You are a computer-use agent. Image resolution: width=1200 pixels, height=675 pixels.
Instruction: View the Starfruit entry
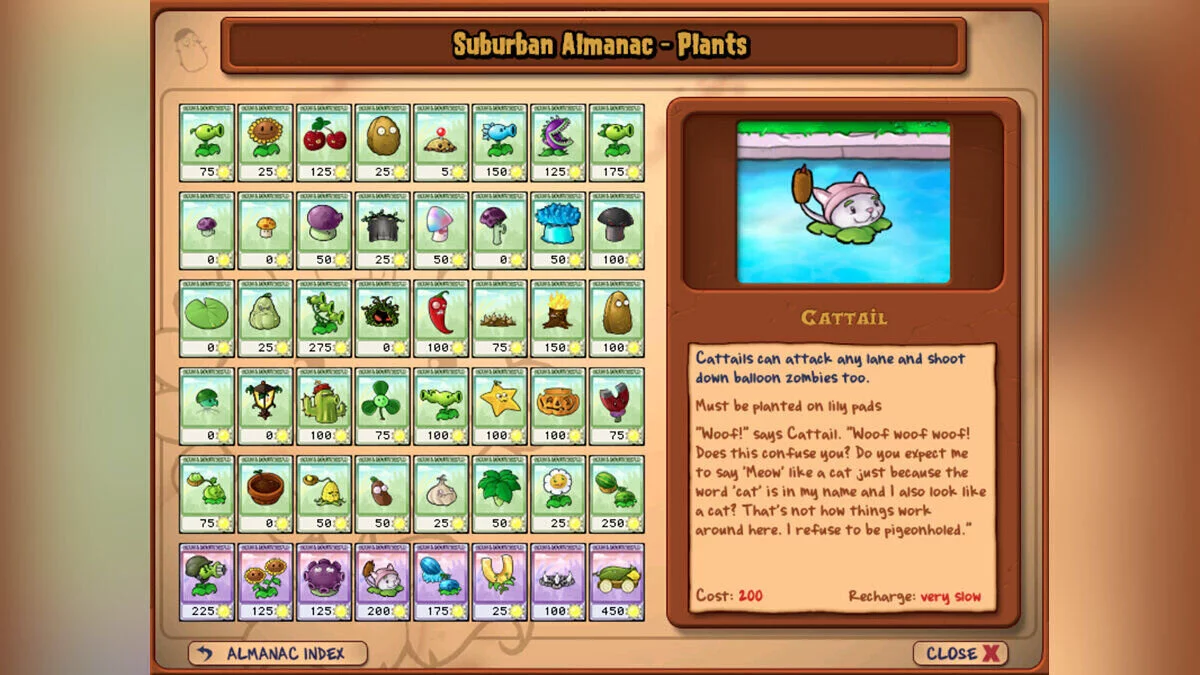click(499, 406)
